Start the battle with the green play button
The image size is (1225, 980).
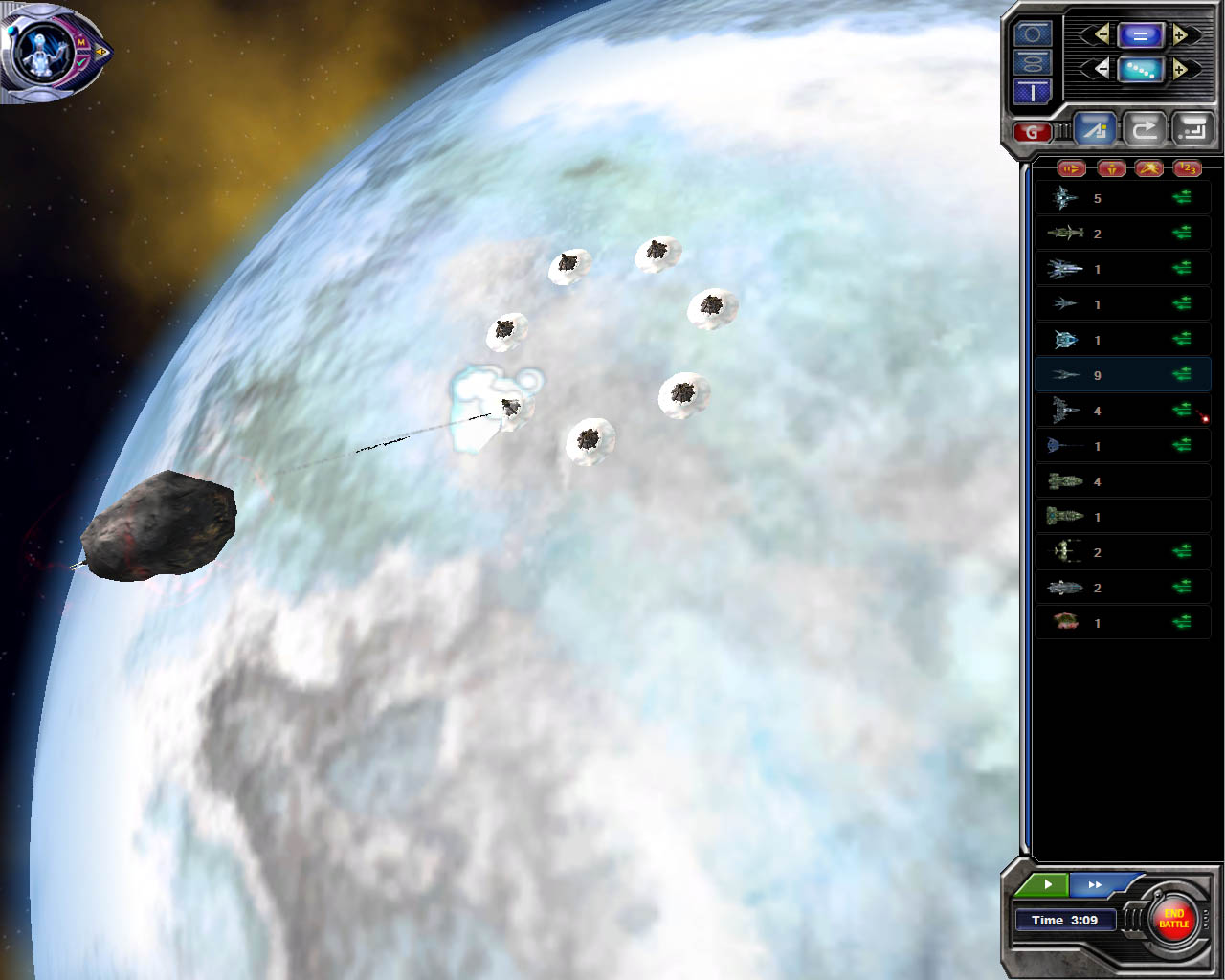click(1046, 884)
